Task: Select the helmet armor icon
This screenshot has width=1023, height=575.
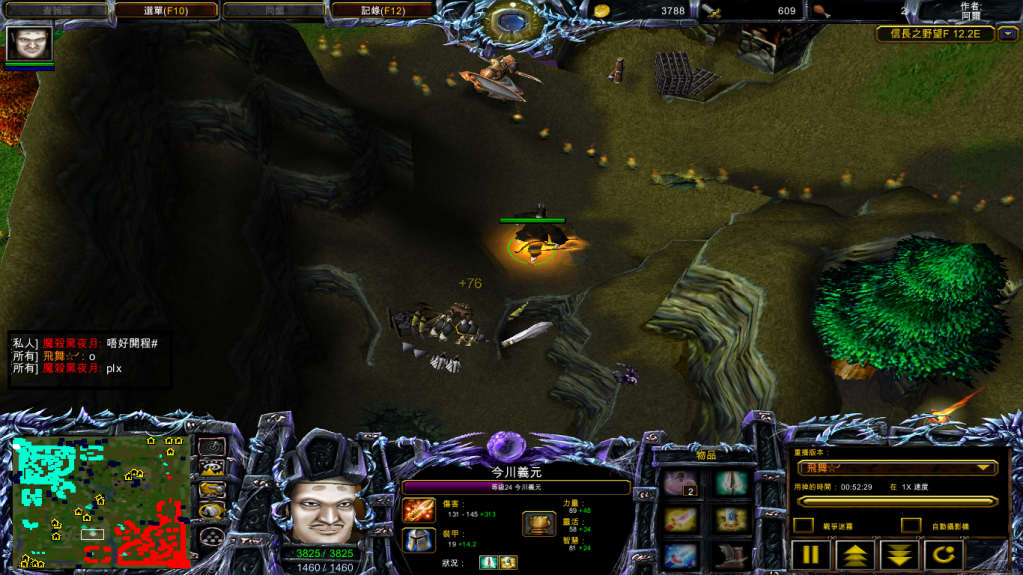Action: [418, 540]
